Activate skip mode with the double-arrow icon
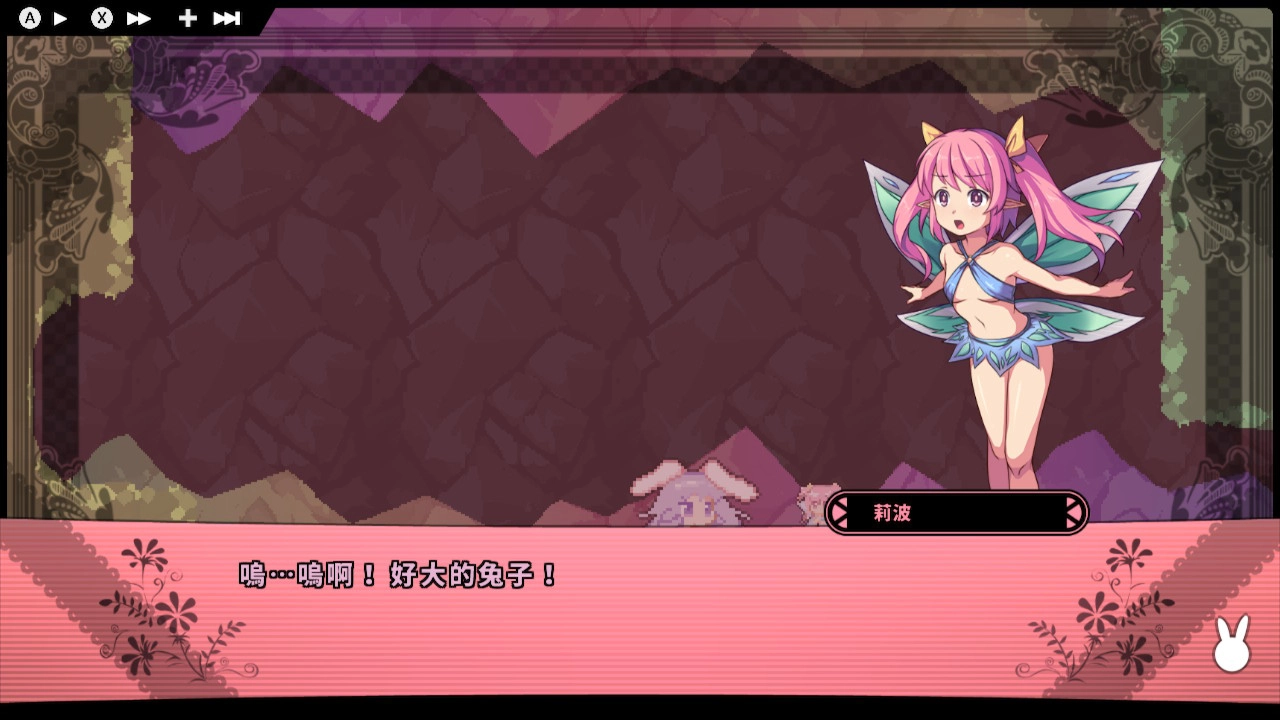This screenshot has width=1280, height=720. (140, 17)
